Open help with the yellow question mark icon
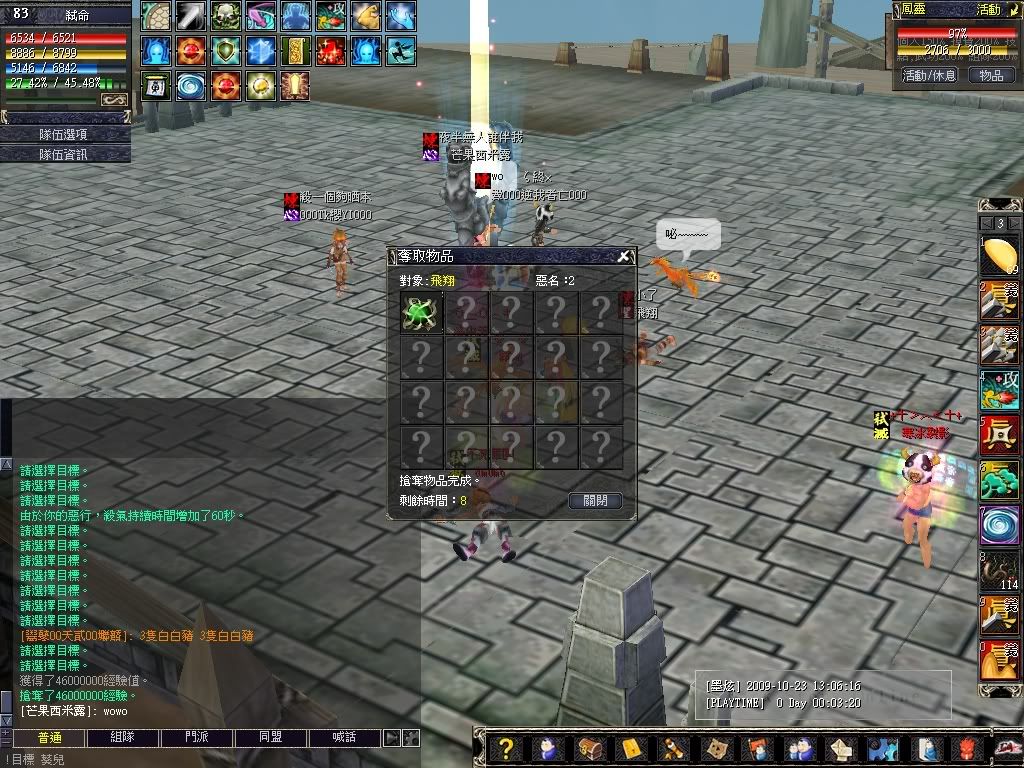Viewport: 1024px width, 768px height. [x=507, y=748]
